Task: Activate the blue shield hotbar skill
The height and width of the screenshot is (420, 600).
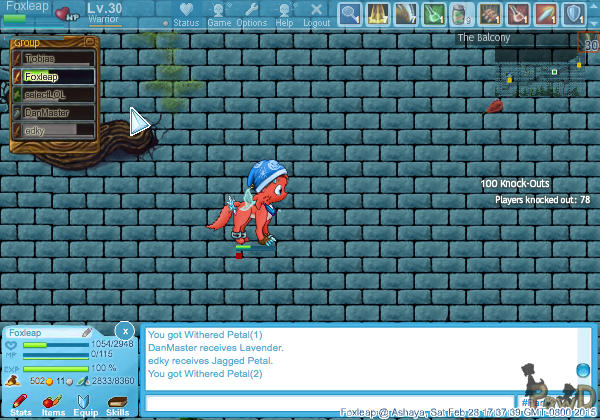Action: [x=574, y=14]
